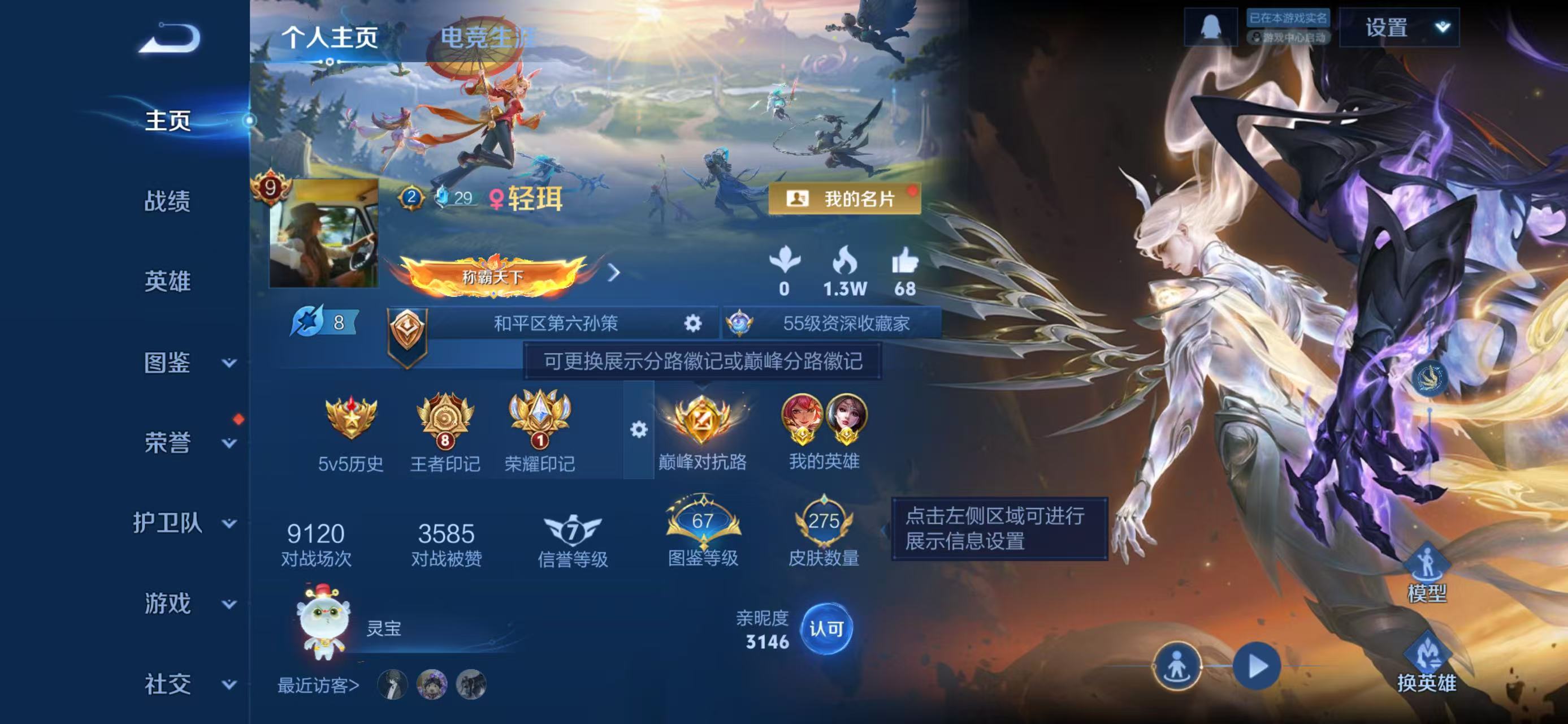
Task: Open the customer service headset icon
Action: click(1212, 27)
